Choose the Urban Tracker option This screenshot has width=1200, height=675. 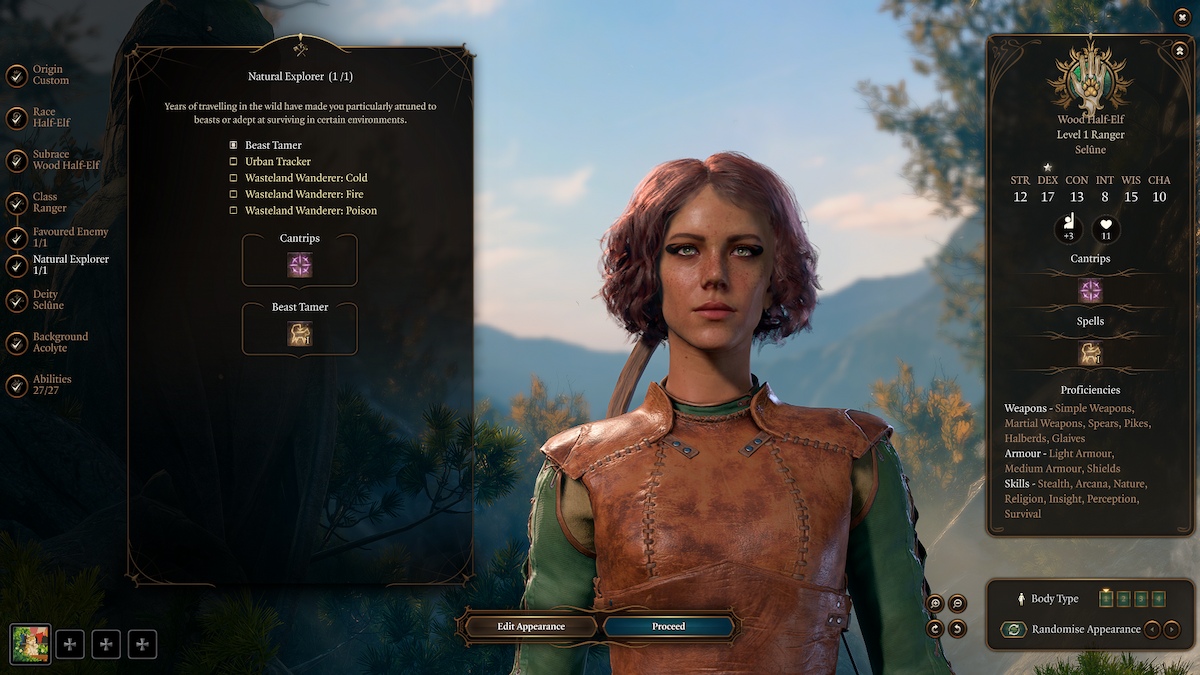(x=277, y=162)
